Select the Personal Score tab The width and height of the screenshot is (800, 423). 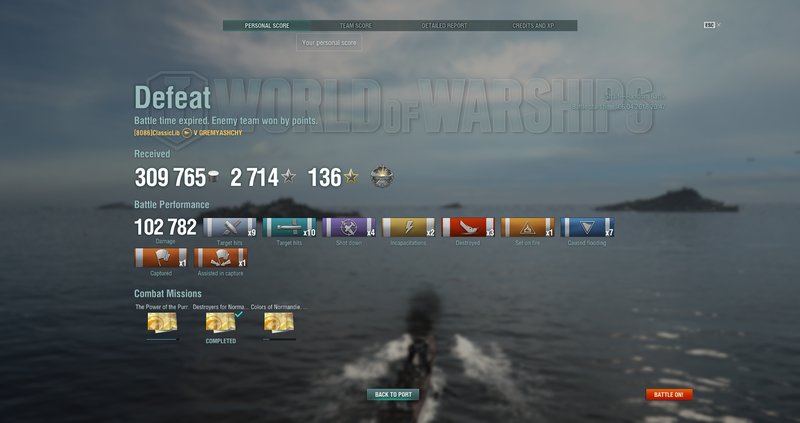(x=266, y=26)
